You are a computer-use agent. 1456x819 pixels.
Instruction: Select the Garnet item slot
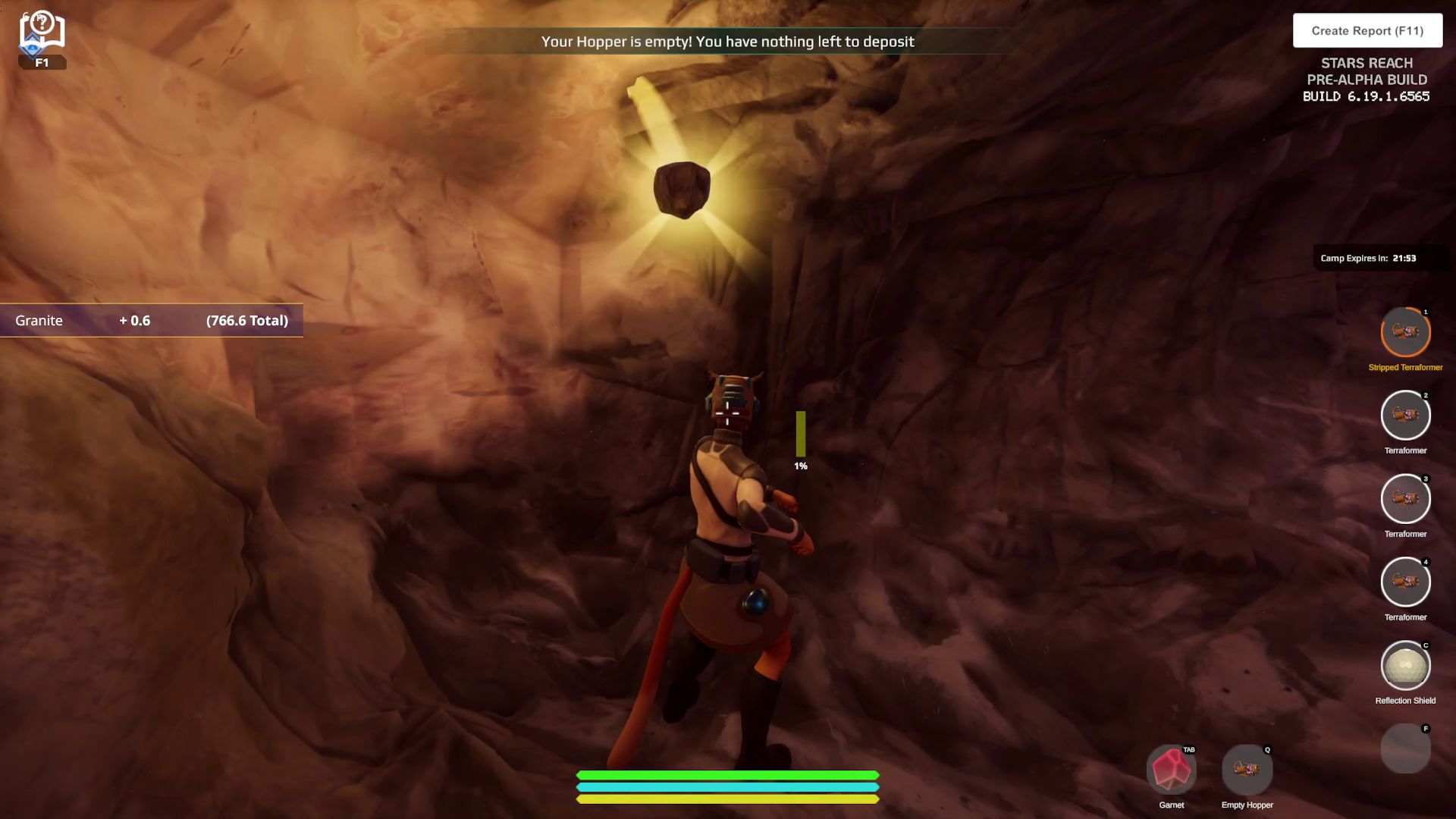pyautogui.click(x=1171, y=770)
